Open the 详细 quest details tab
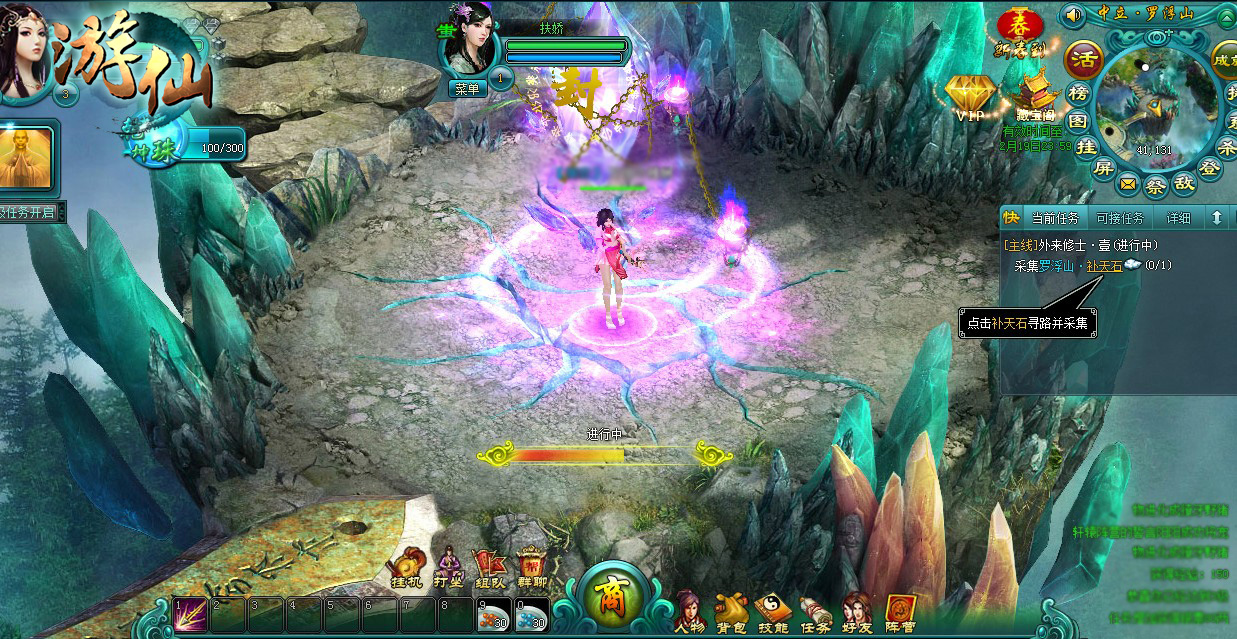 [1178, 218]
